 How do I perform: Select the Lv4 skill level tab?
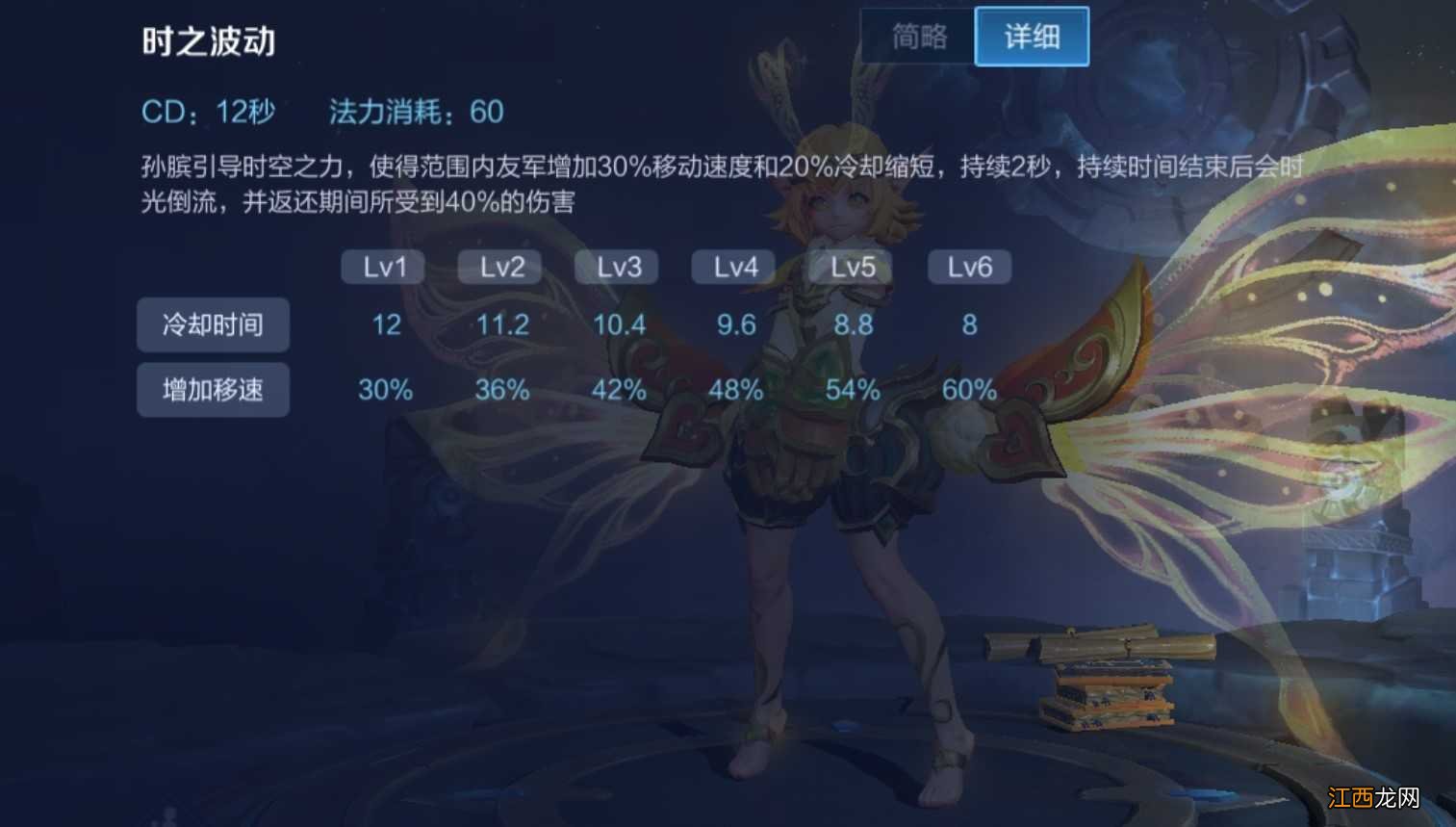click(x=733, y=267)
